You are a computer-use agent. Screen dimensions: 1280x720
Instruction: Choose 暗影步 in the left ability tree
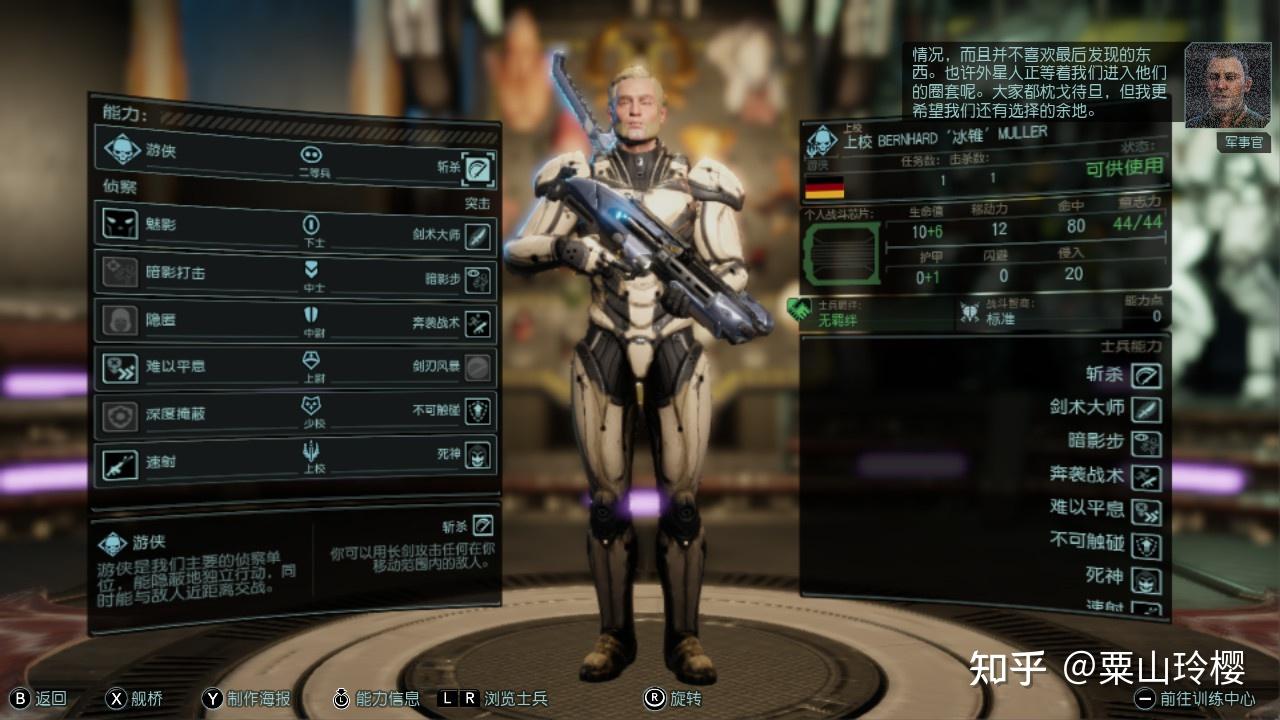pyautogui.click(x=478, y=282)
